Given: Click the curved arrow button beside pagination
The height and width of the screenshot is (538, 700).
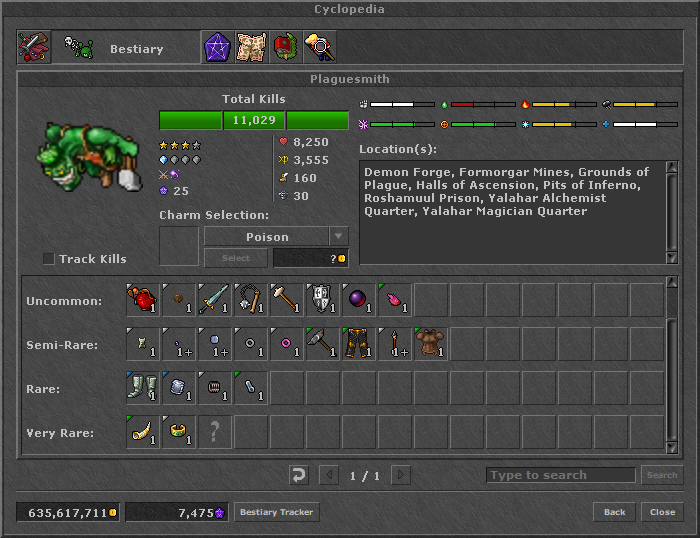Looking at the screenshot, I should click(x=297, y=475).
